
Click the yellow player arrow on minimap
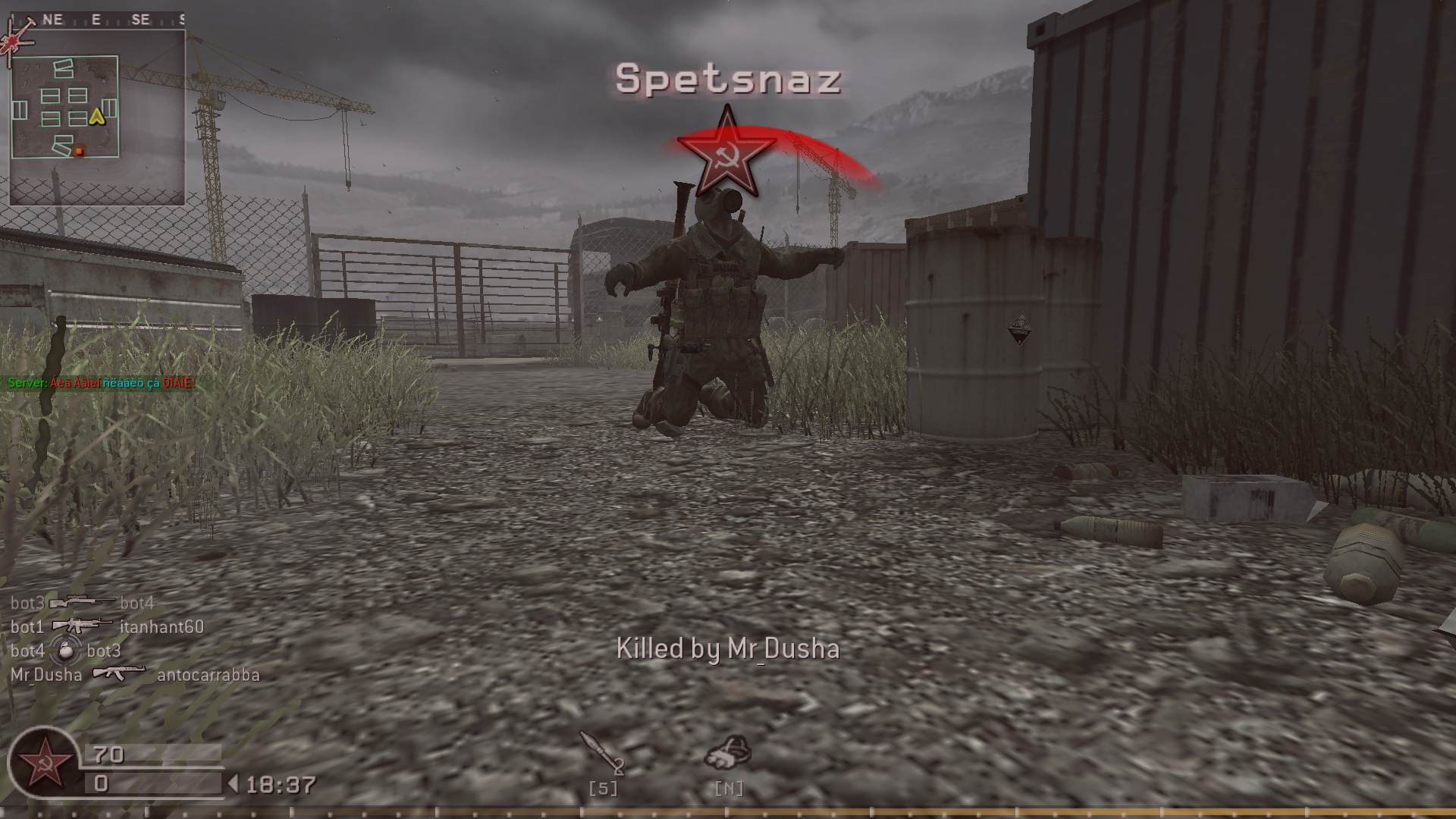96,117
